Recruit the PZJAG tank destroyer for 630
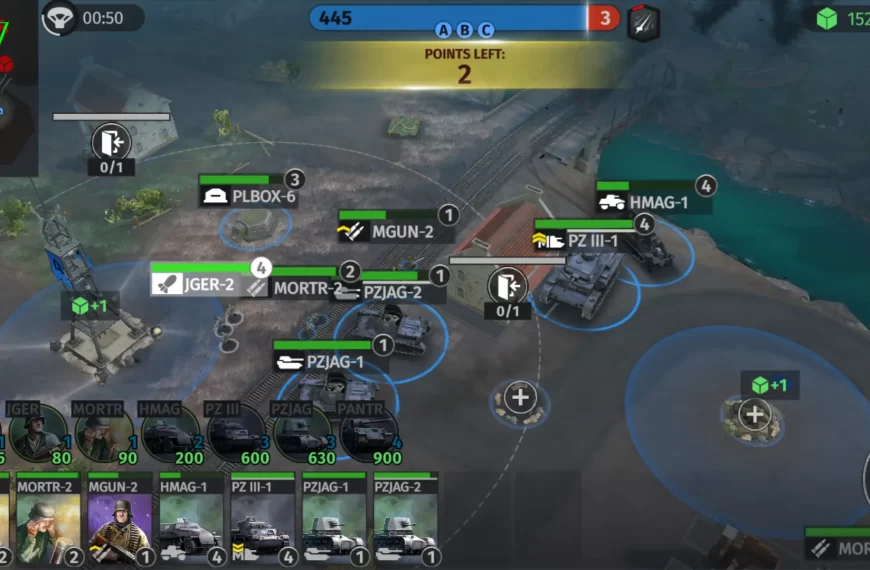The image size is (870, 570). point(302,433)
